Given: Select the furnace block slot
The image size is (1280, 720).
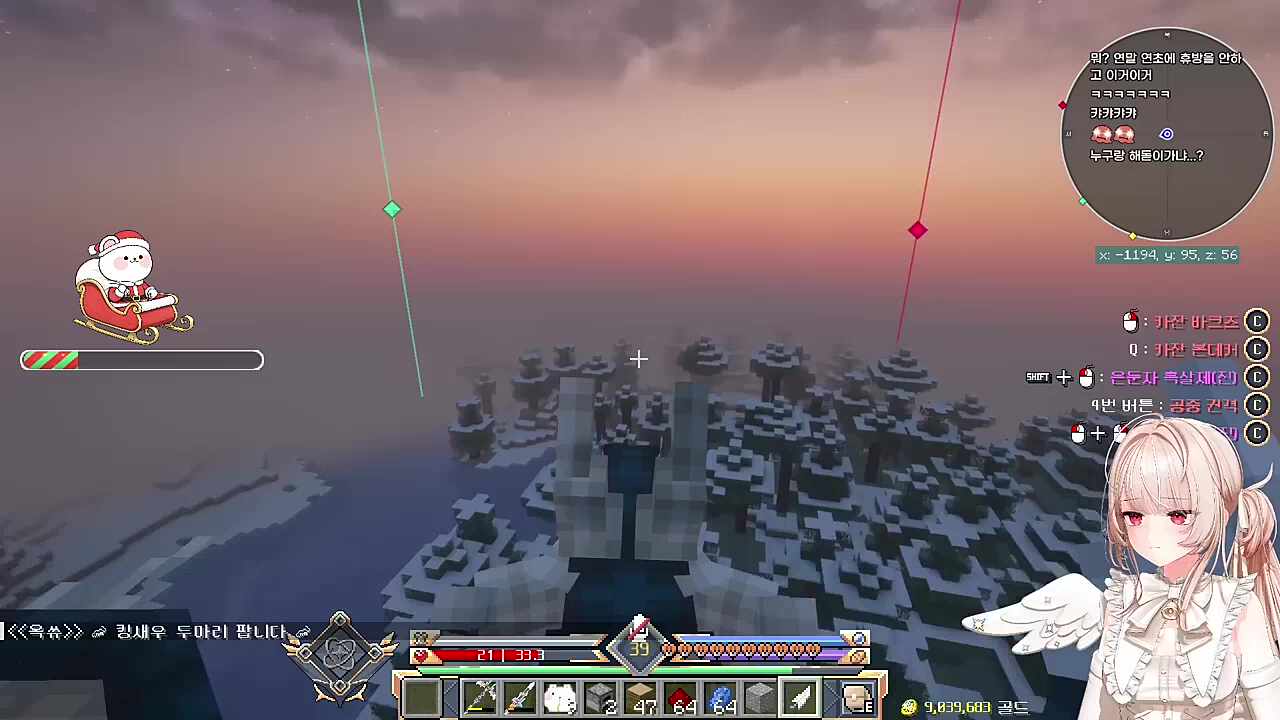Looking at the screenshot, I should click(x=600, y=696).
